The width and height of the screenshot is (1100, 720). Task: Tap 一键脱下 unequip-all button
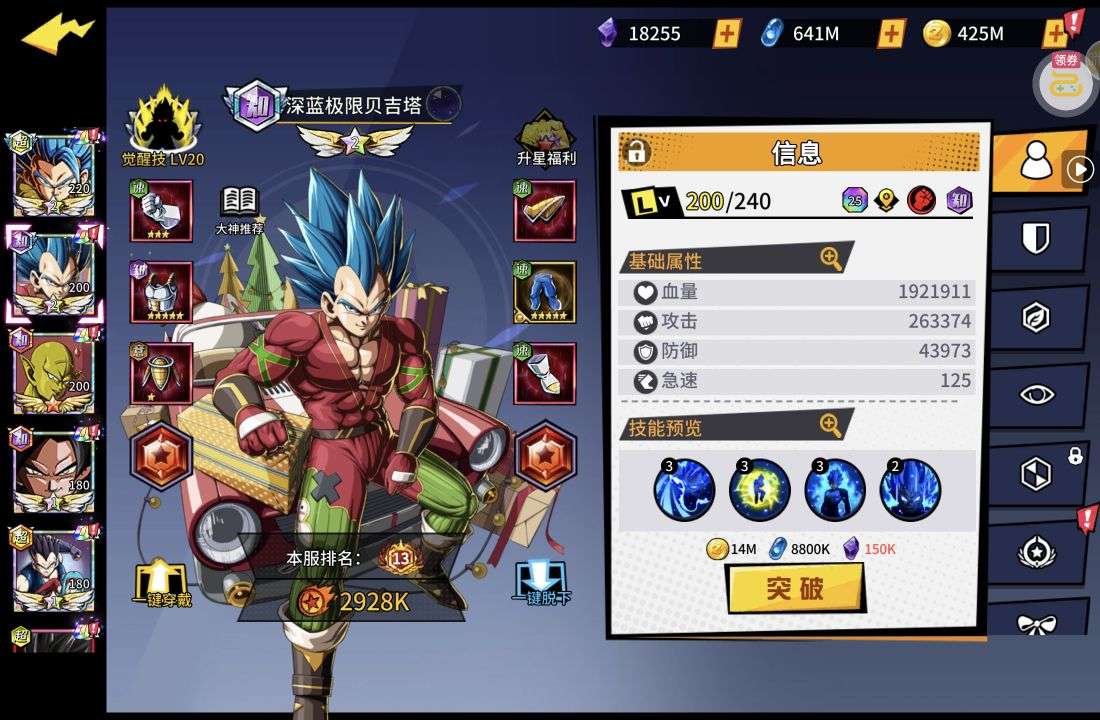(543, 583)
